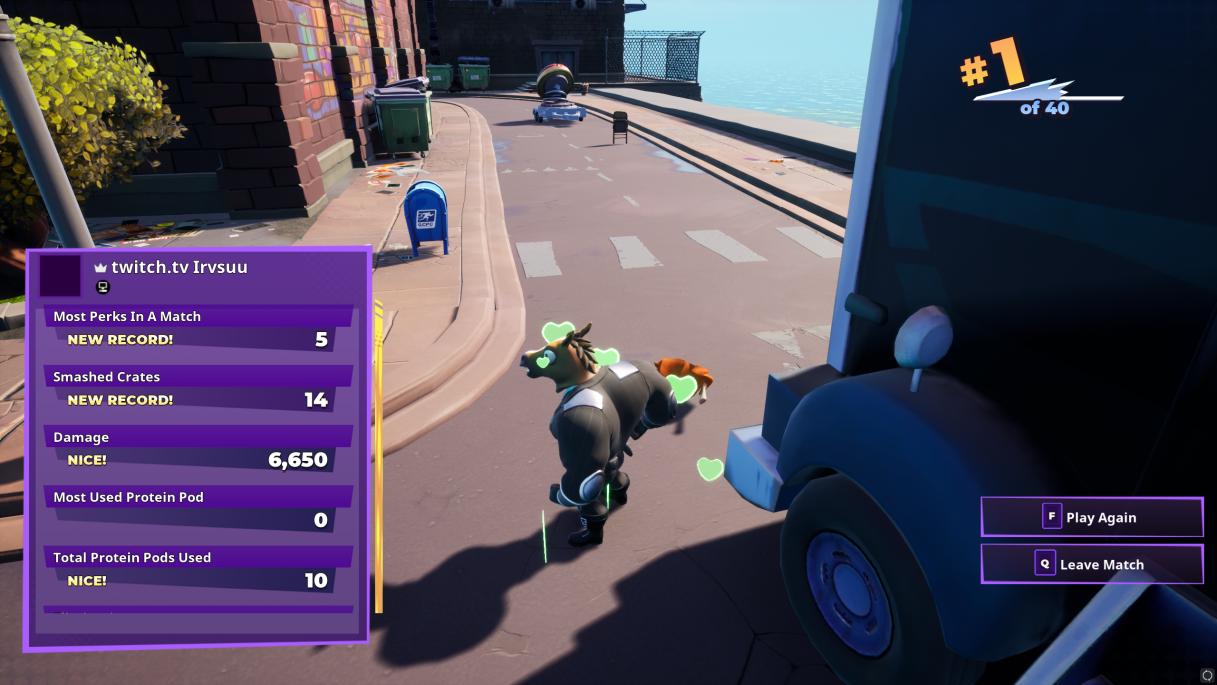Select the Total Protein Pods Used row
1217x685 pixels.
(x=198, y=569)
